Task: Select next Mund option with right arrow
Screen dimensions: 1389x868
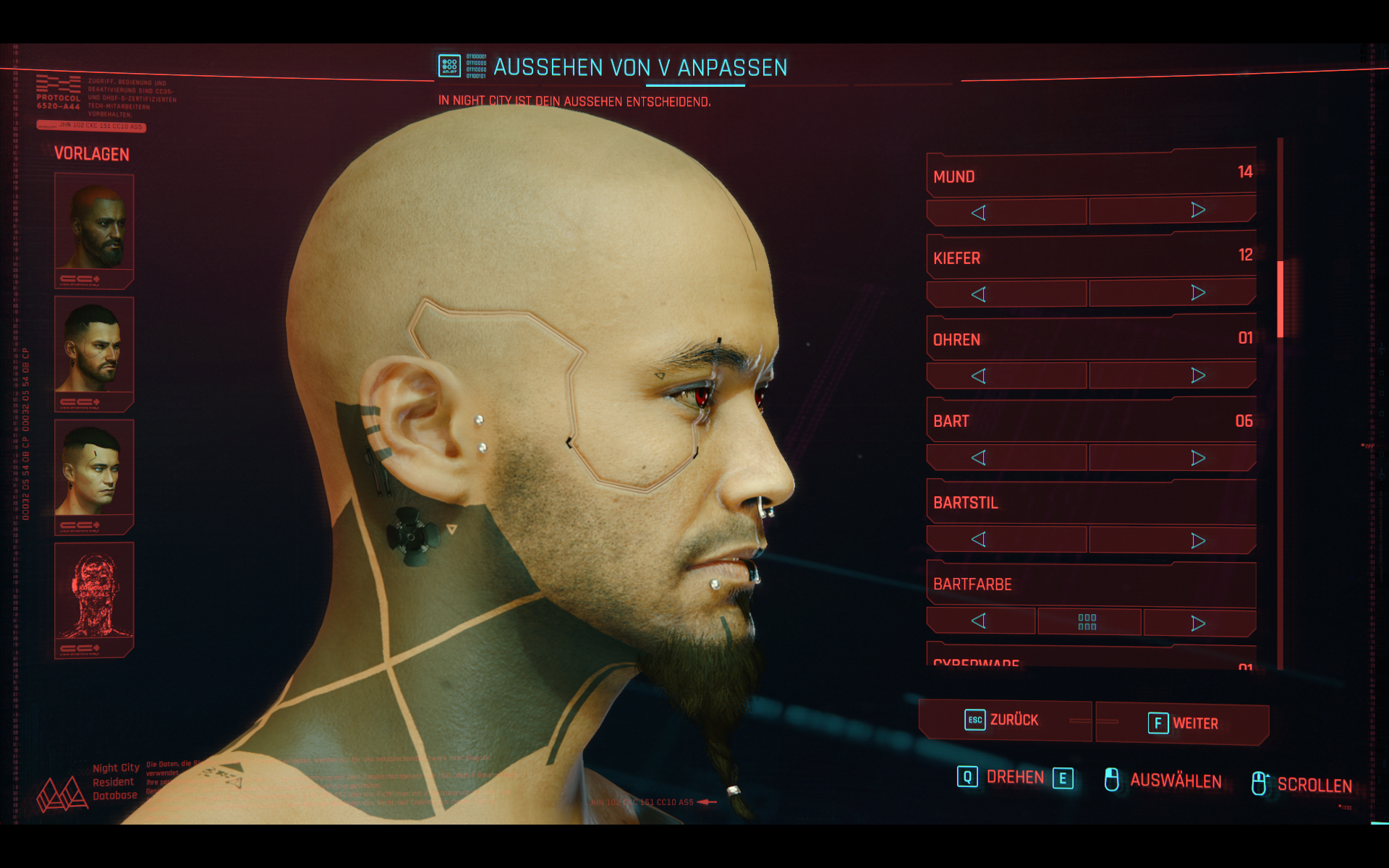Action: 1198,210
